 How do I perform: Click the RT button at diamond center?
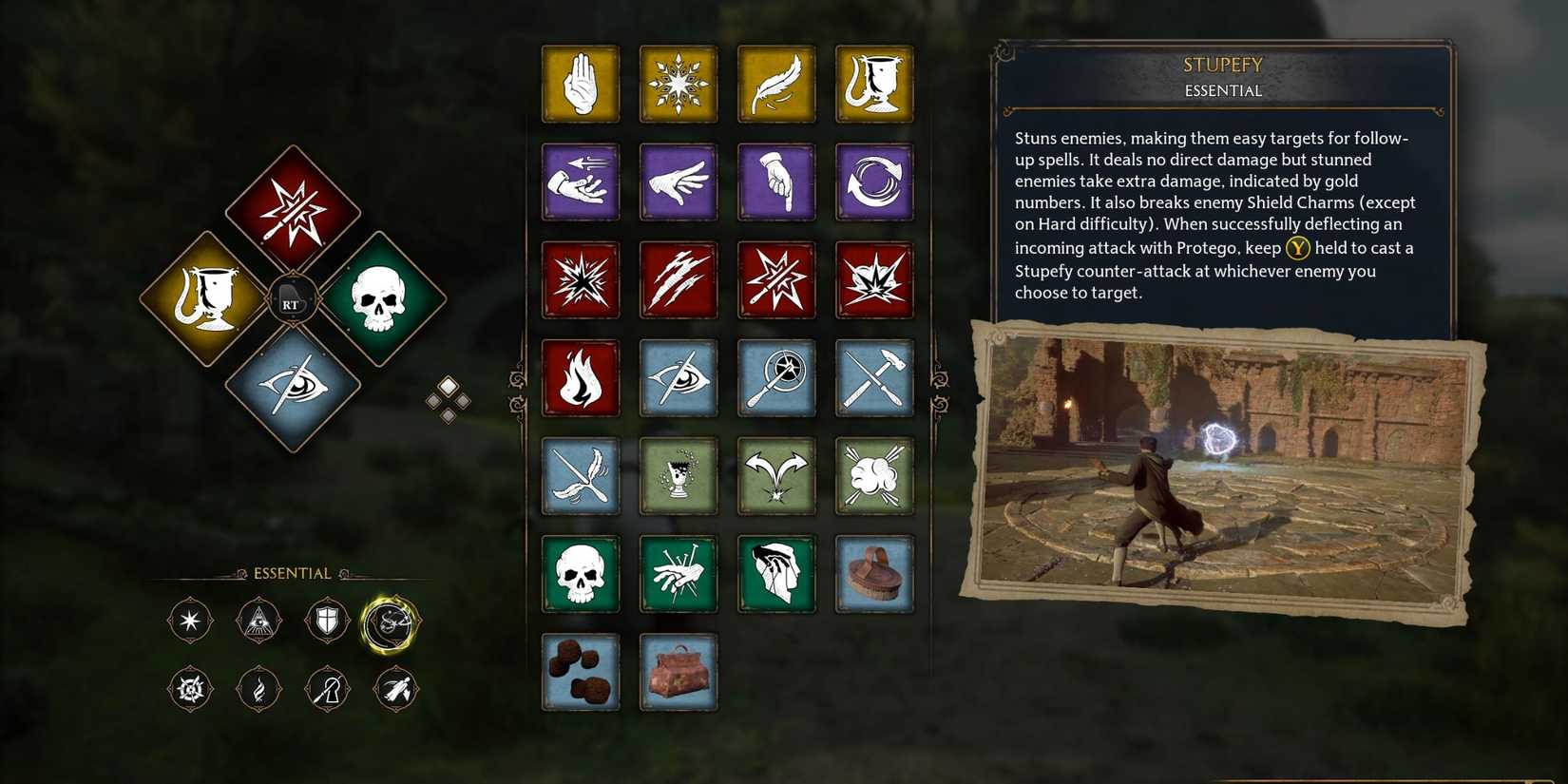tap(292, 302)
